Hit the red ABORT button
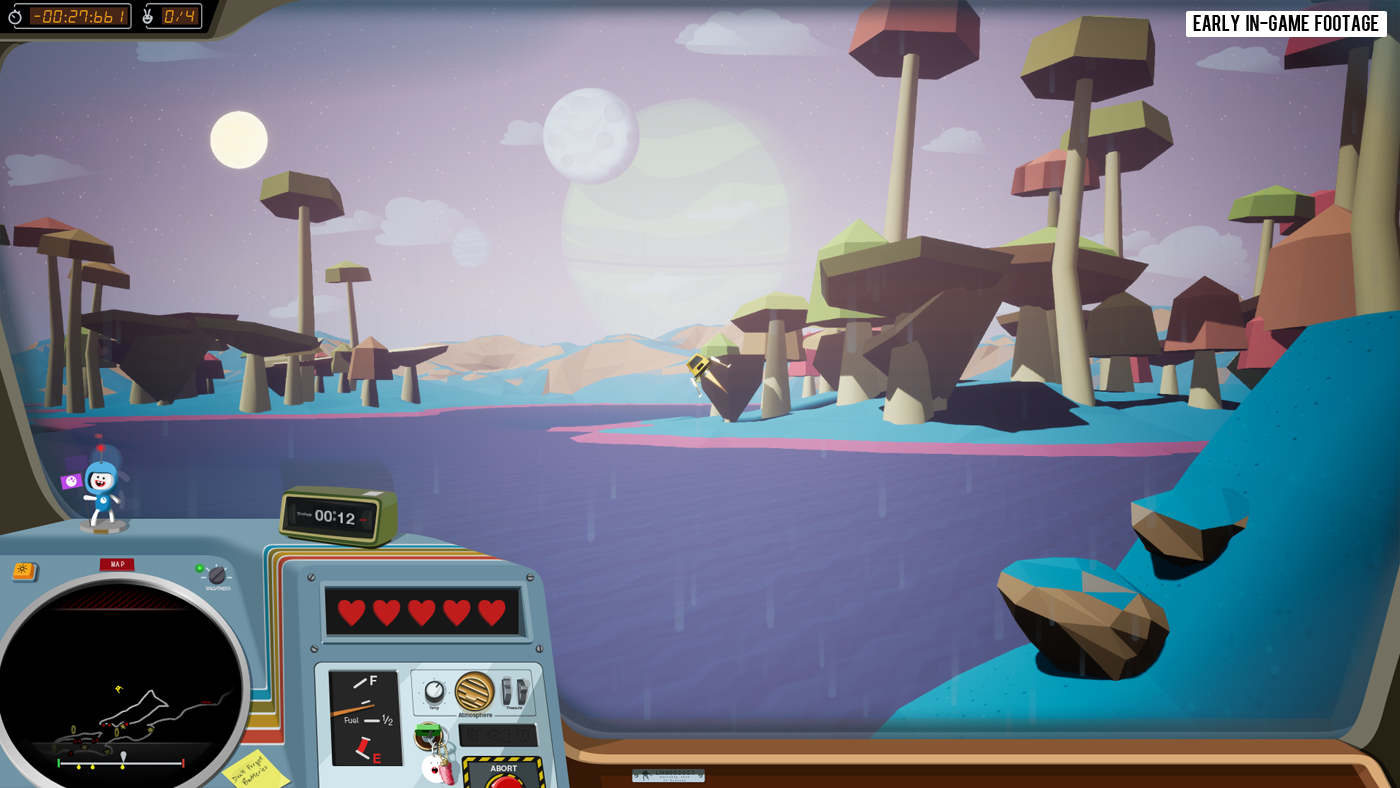This screenshot has width=1400, height=788. (505, 780)
